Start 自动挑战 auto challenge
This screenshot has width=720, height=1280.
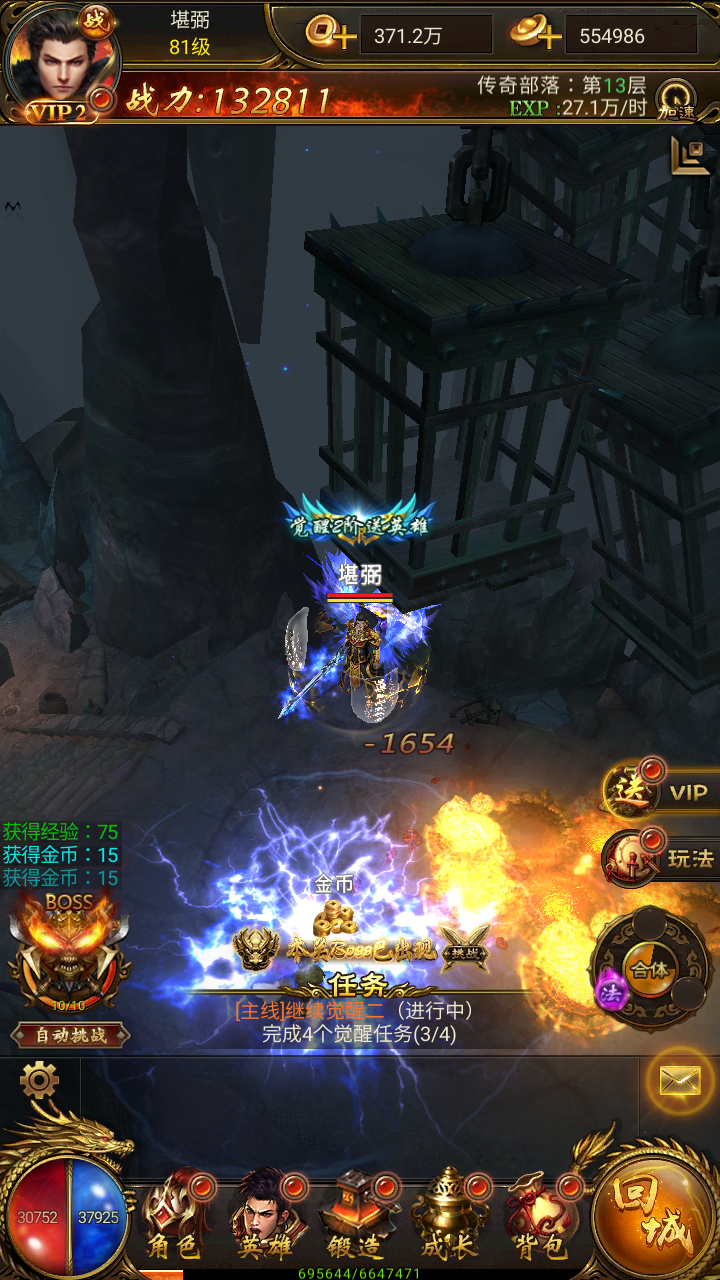pos(70,1035)
